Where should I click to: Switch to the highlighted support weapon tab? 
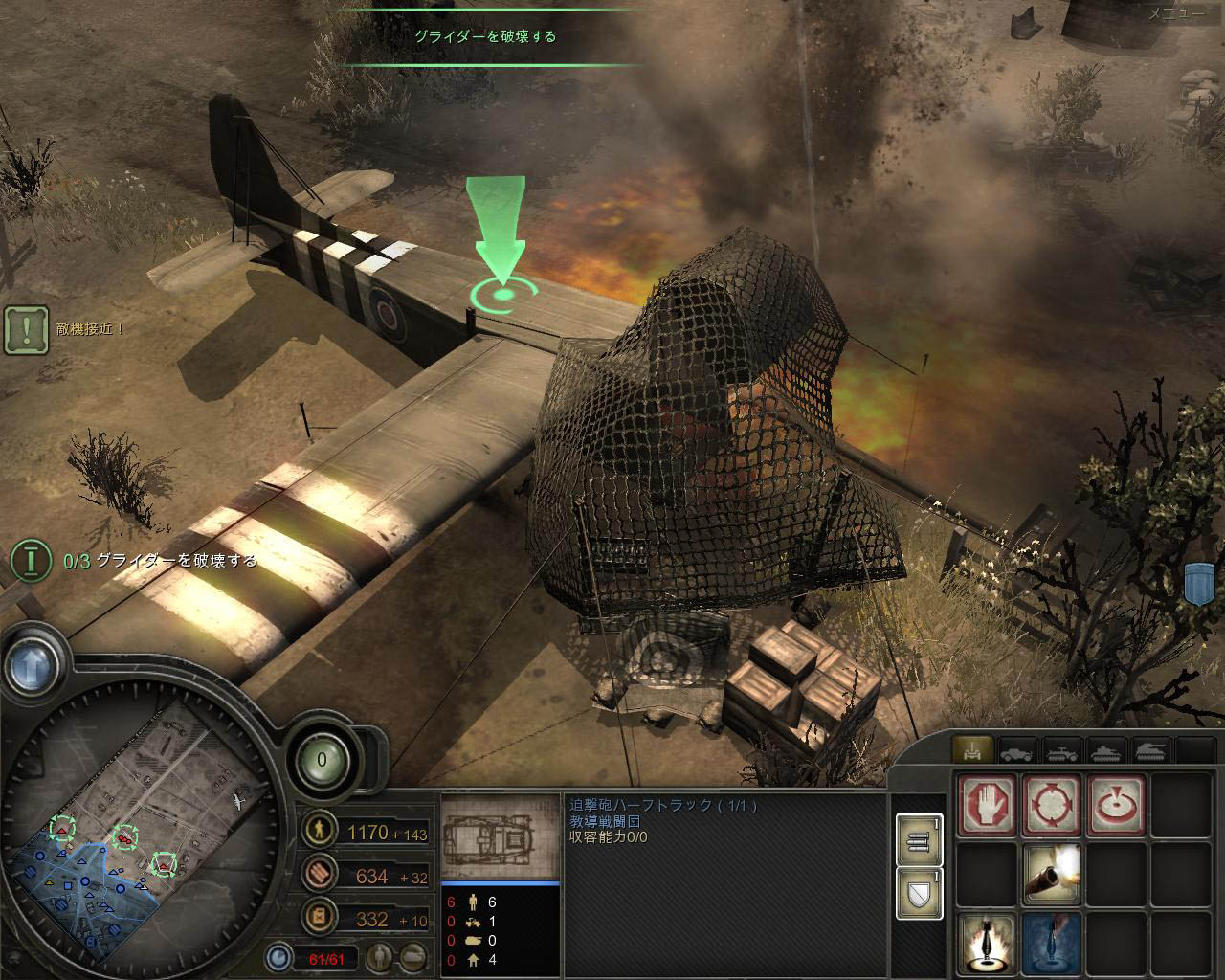[974, 750]
